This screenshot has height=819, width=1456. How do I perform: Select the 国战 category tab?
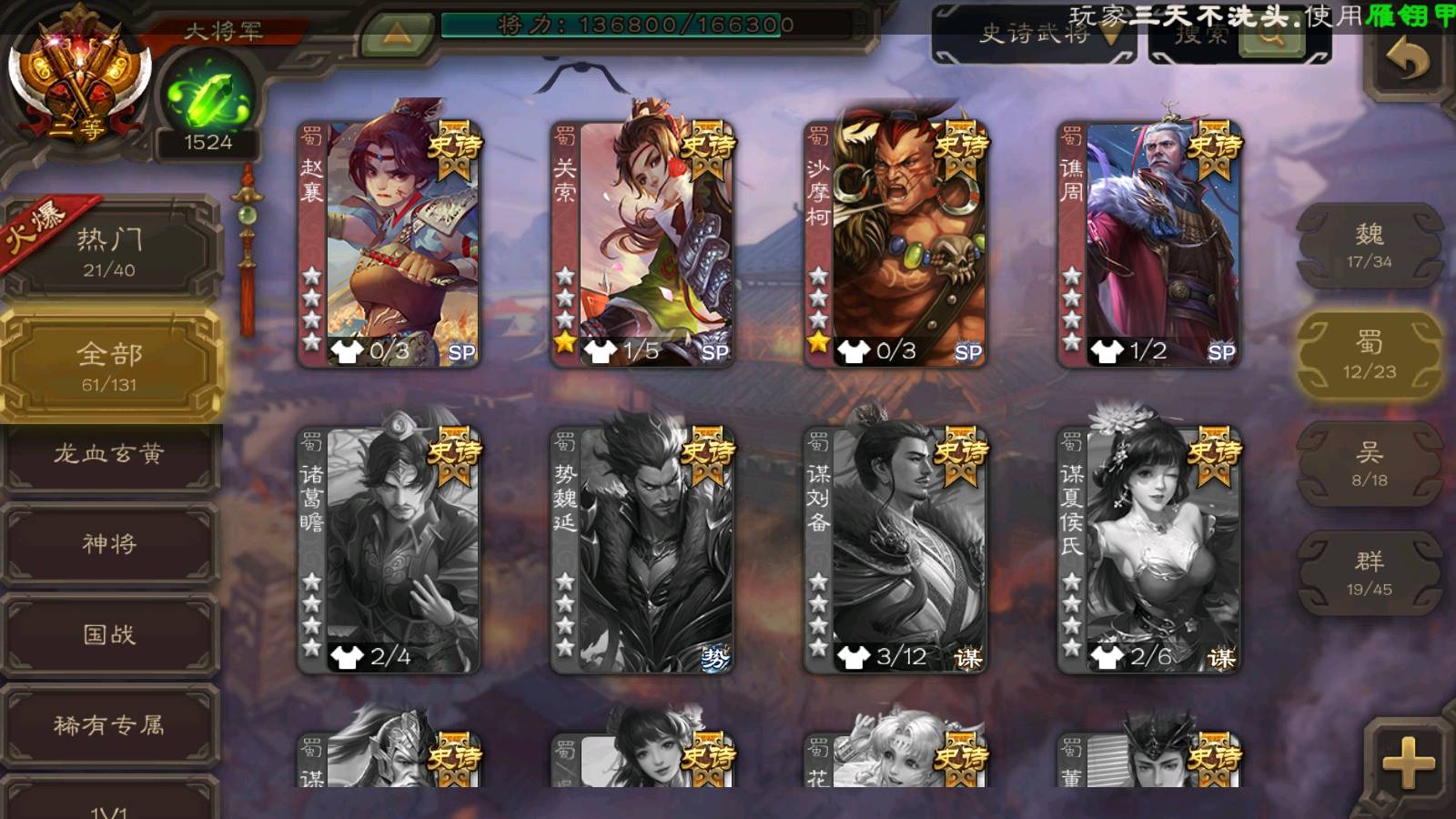click(x=109, y=634)
